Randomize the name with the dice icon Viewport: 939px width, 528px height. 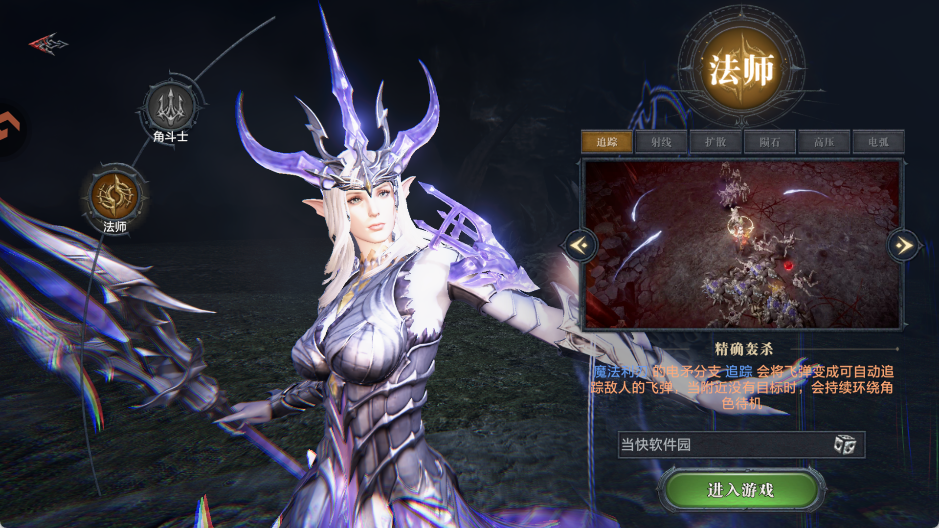(x=845, y=445)
